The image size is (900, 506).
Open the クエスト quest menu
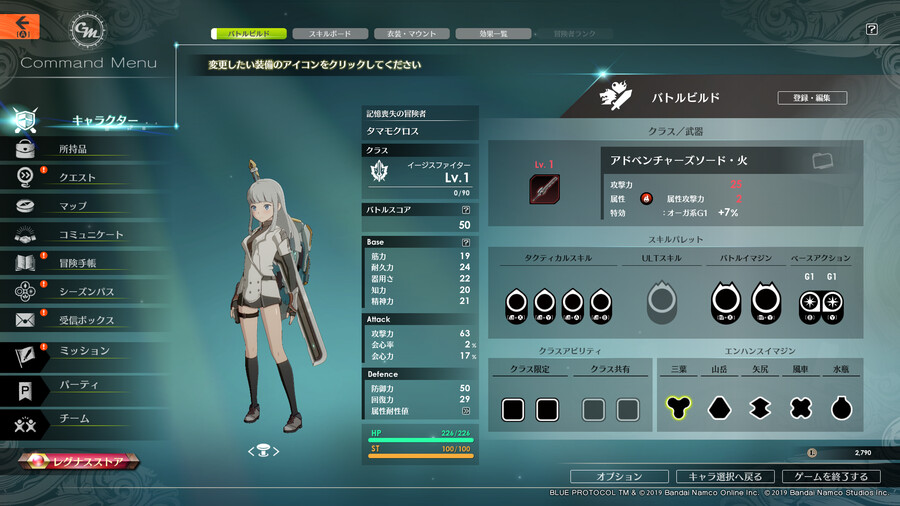coord(77,178)
